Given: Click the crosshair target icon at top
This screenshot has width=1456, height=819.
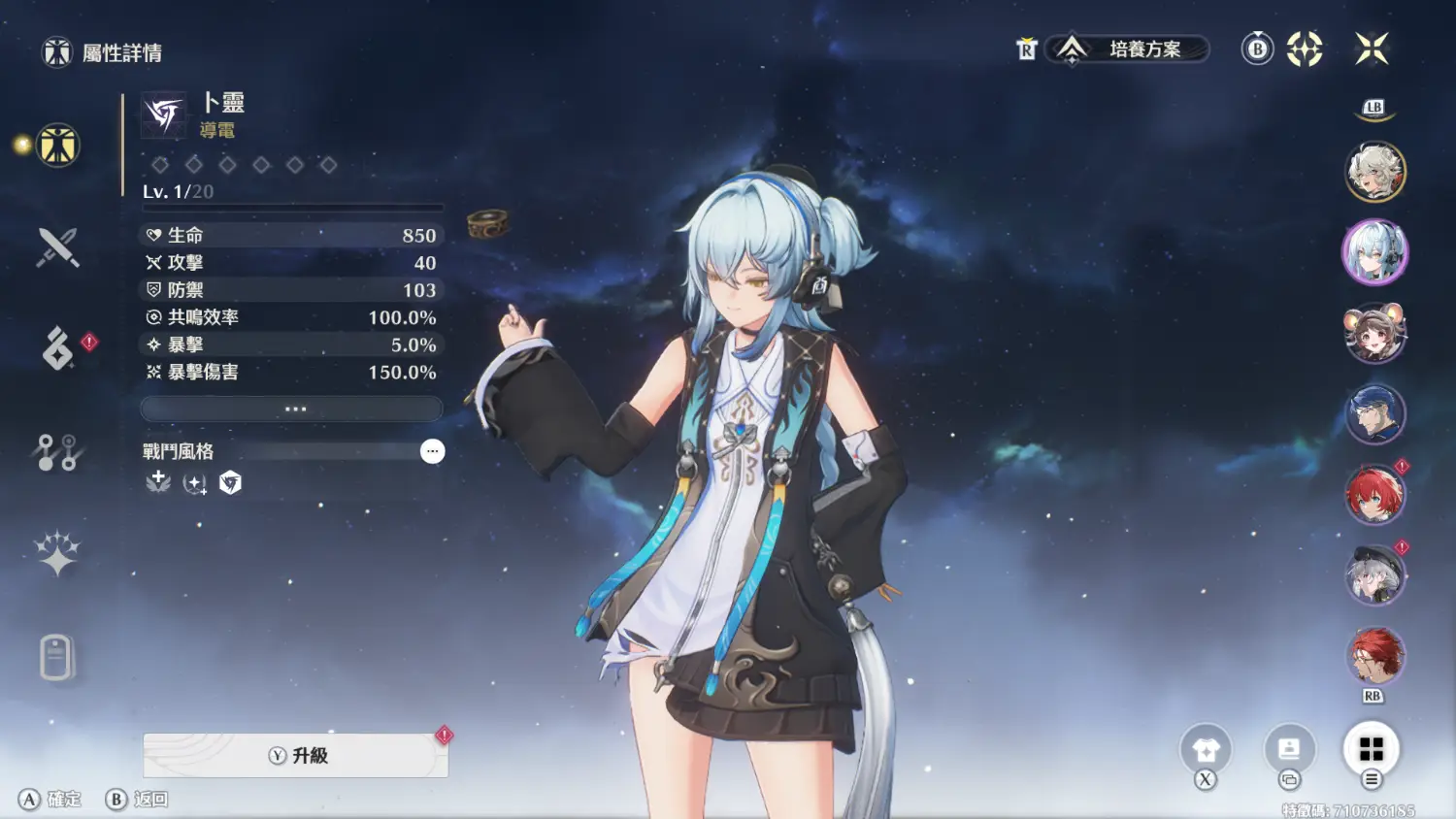Looking at the screenshot, I should (x=1305, y=49).
